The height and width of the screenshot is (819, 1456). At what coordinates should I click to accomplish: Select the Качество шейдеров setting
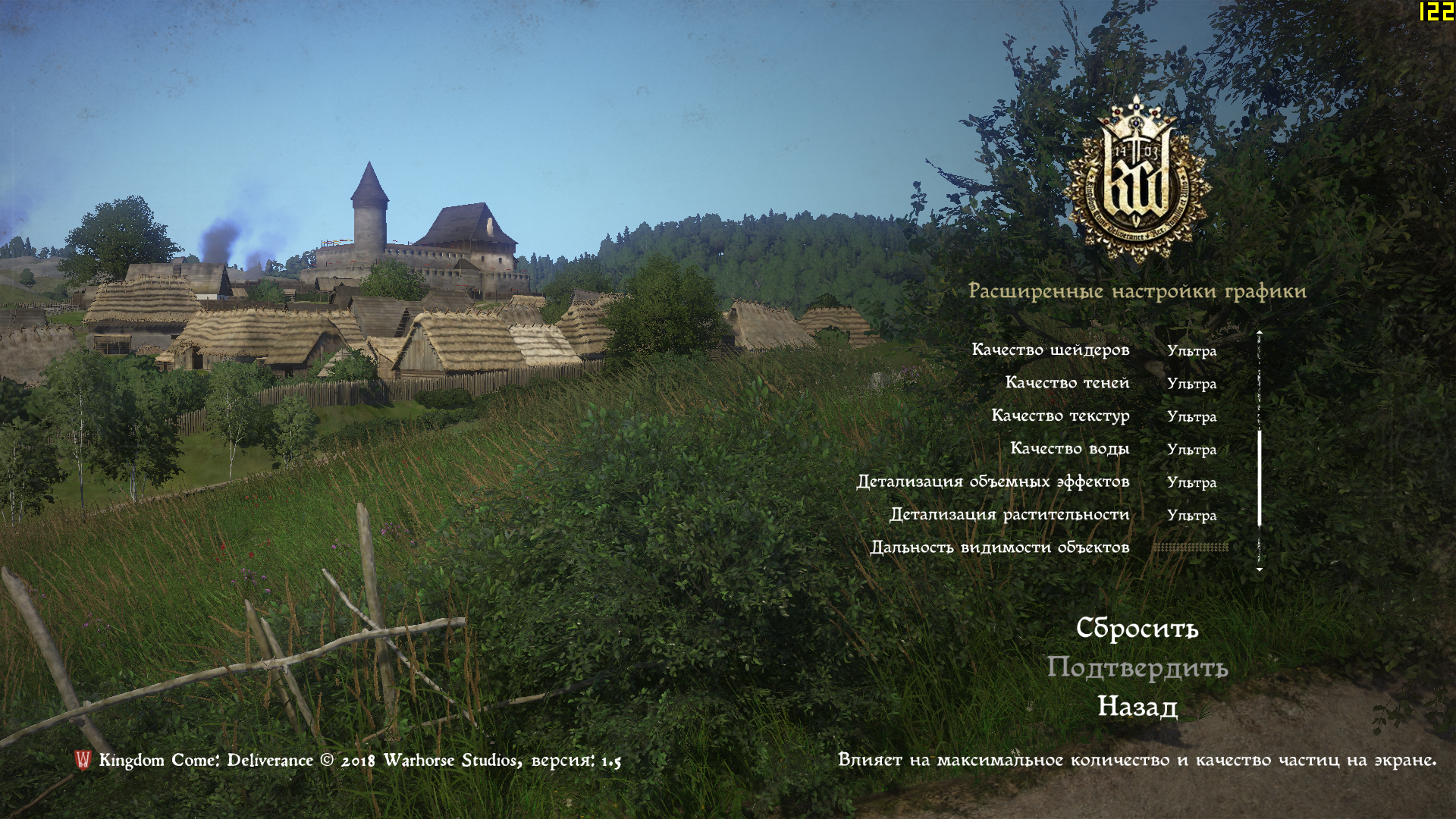pyautogui.click(x=1050, y=350)
